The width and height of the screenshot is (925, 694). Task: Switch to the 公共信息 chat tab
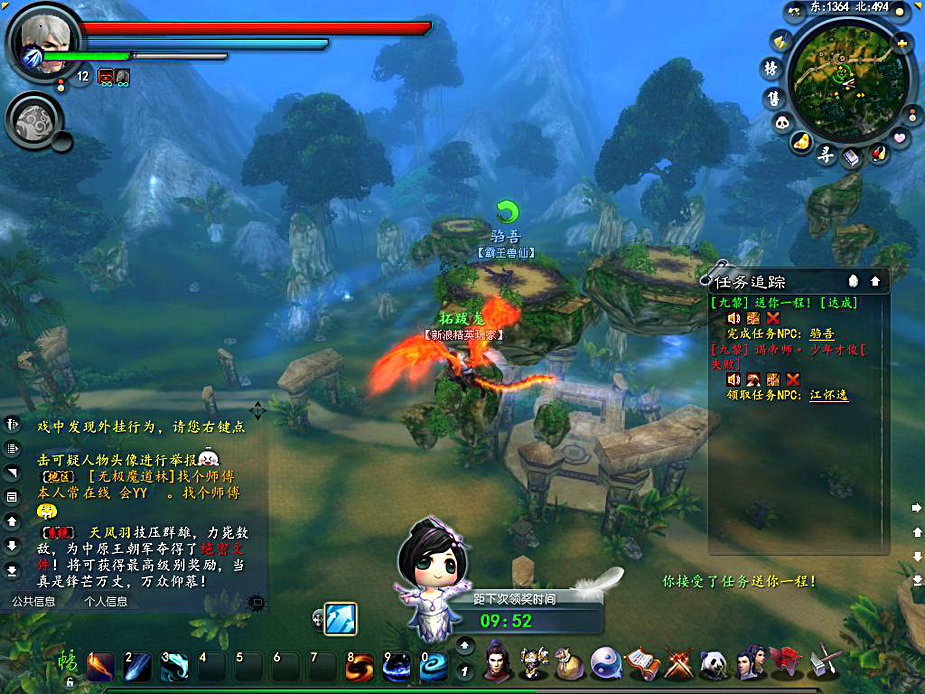click(x=33, y=601)
